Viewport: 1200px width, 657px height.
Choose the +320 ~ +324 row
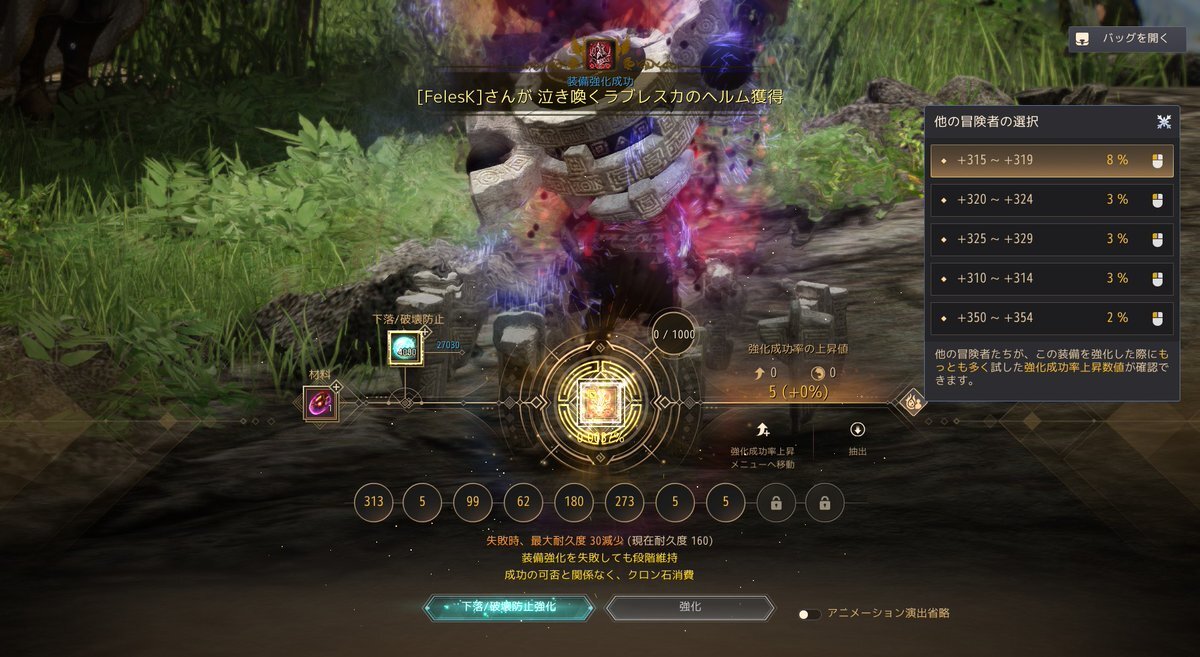click(x=1051, y=200)
